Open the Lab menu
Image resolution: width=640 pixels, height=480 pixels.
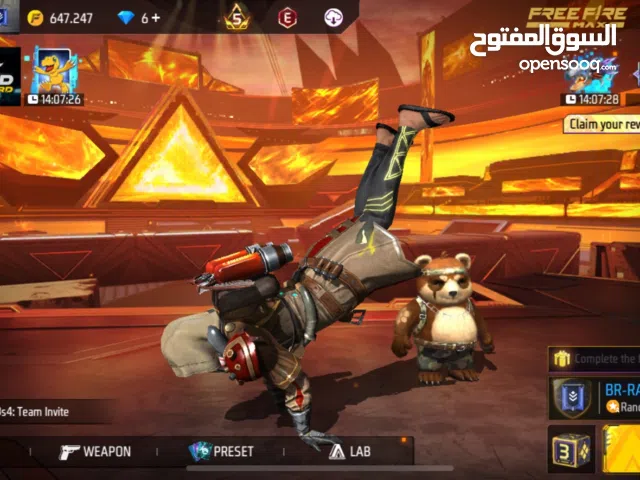[x=349, y=451]
